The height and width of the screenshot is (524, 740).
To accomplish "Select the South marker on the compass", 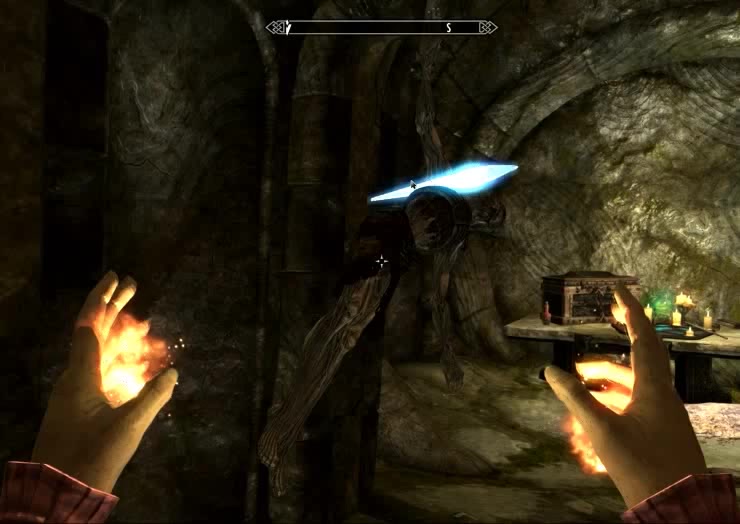I will click(x=449, y=28).
